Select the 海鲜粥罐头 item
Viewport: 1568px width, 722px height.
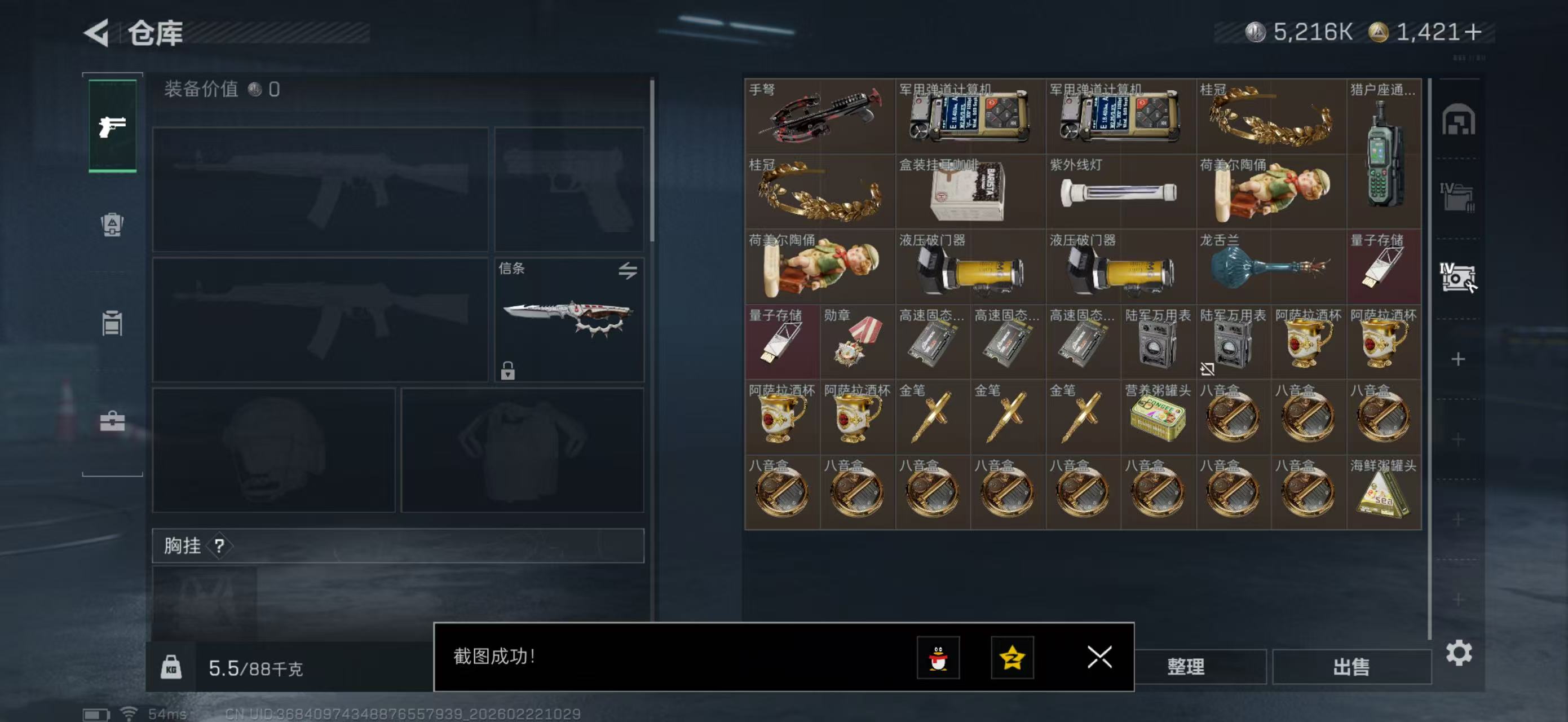pos(1384,492)
